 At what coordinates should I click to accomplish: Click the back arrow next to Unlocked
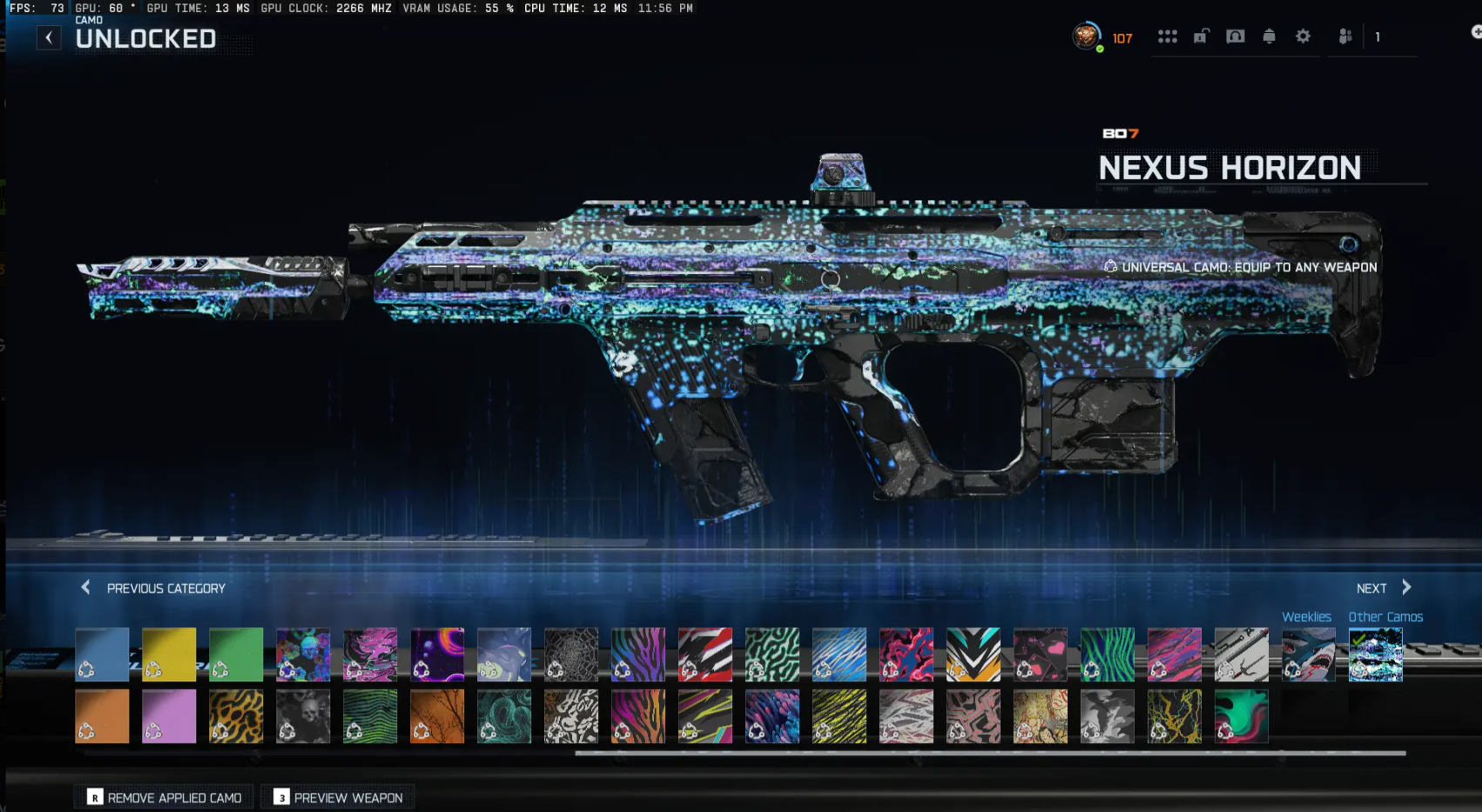[50, 37]
